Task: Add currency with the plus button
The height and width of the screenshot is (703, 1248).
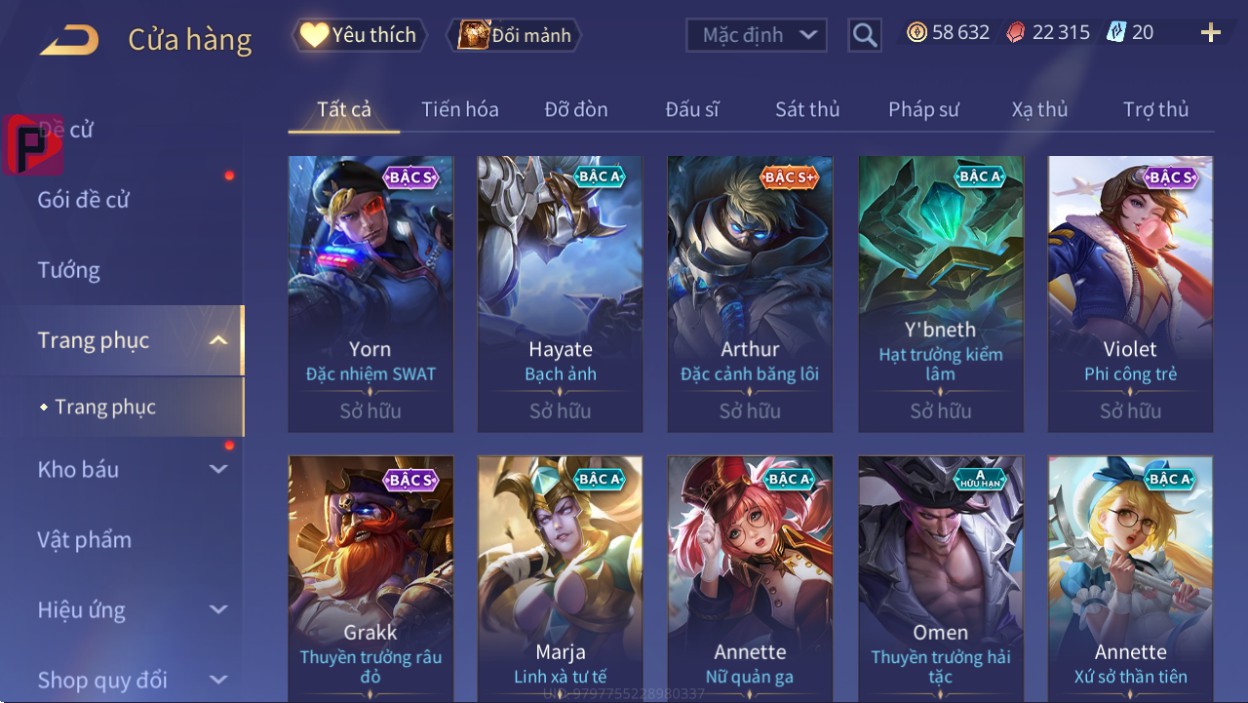Action: pyautogui.click(x=1210, y=33)
